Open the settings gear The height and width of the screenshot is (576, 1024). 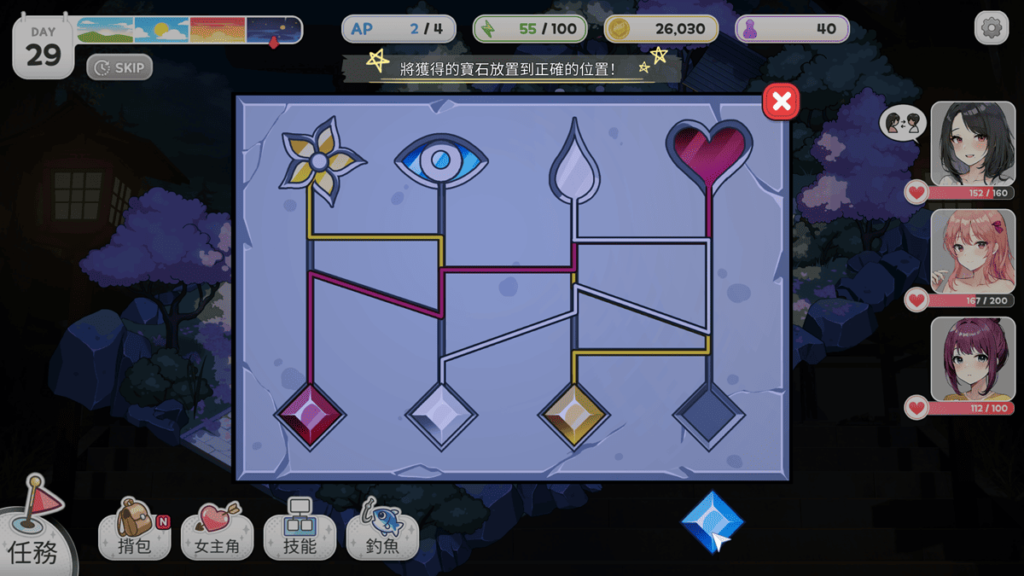pos(991,28)
